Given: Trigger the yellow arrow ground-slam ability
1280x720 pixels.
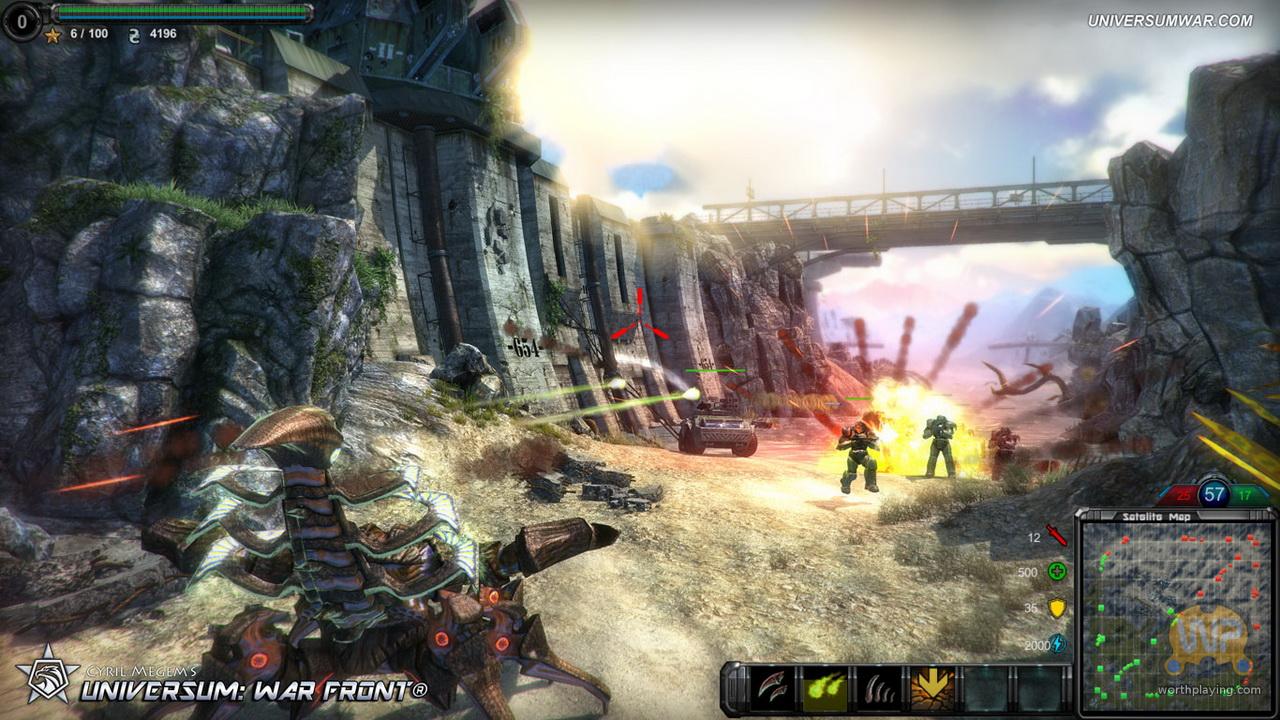Looking at the screenshot, I should [930, 687].
